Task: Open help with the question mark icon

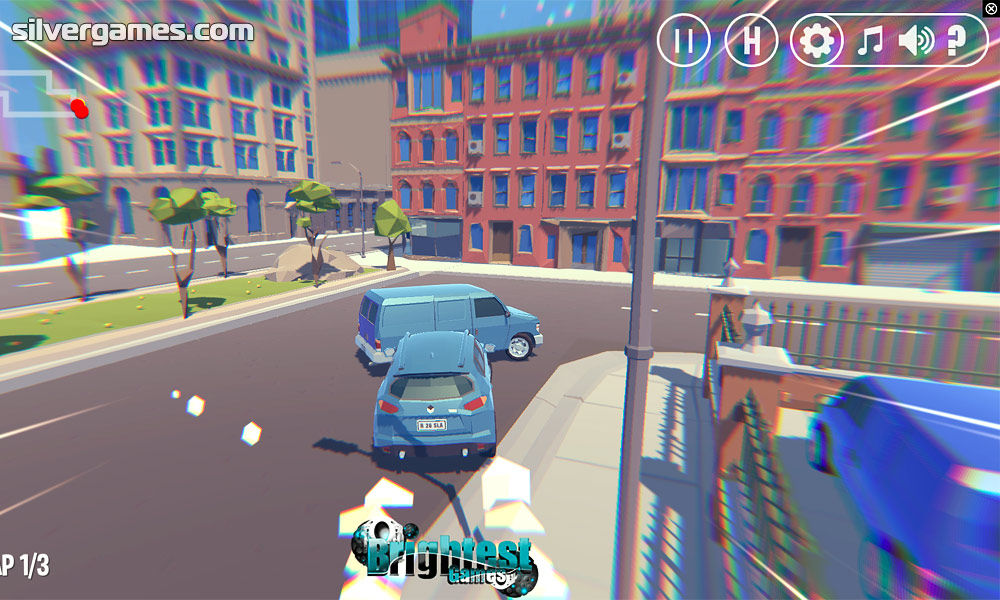Action: [x=956, y=41]
